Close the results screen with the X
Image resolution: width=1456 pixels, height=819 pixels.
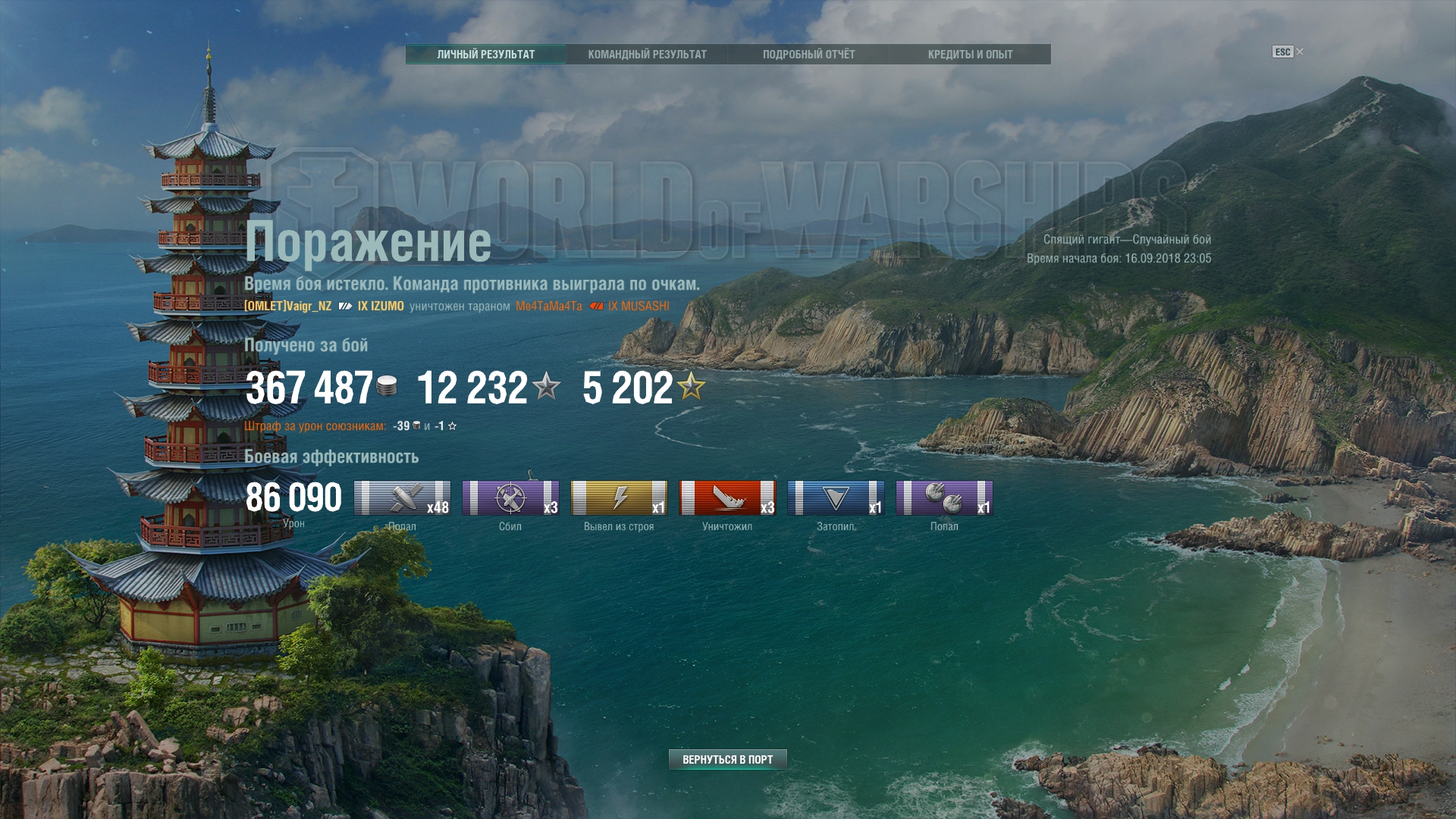[x=1300, y=52]
